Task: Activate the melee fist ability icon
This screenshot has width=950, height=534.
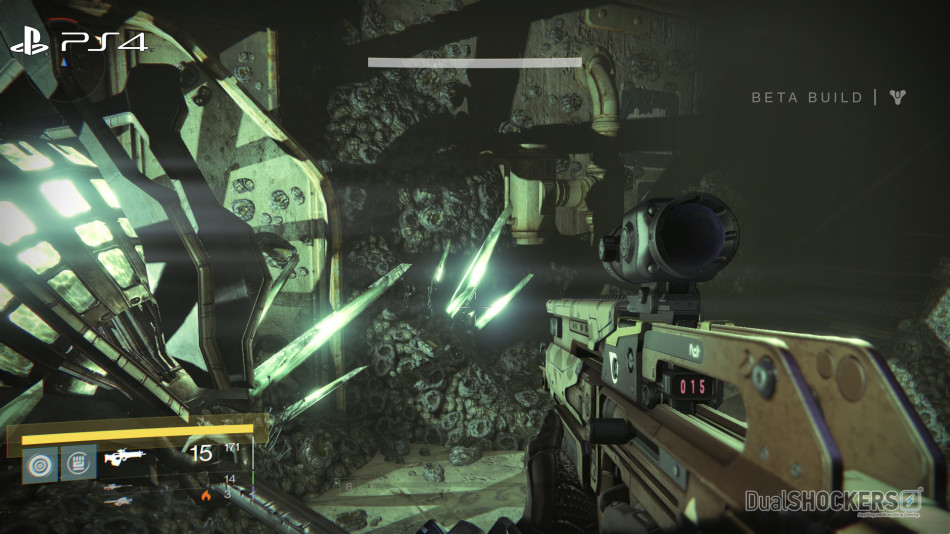Action: (78, 464)
